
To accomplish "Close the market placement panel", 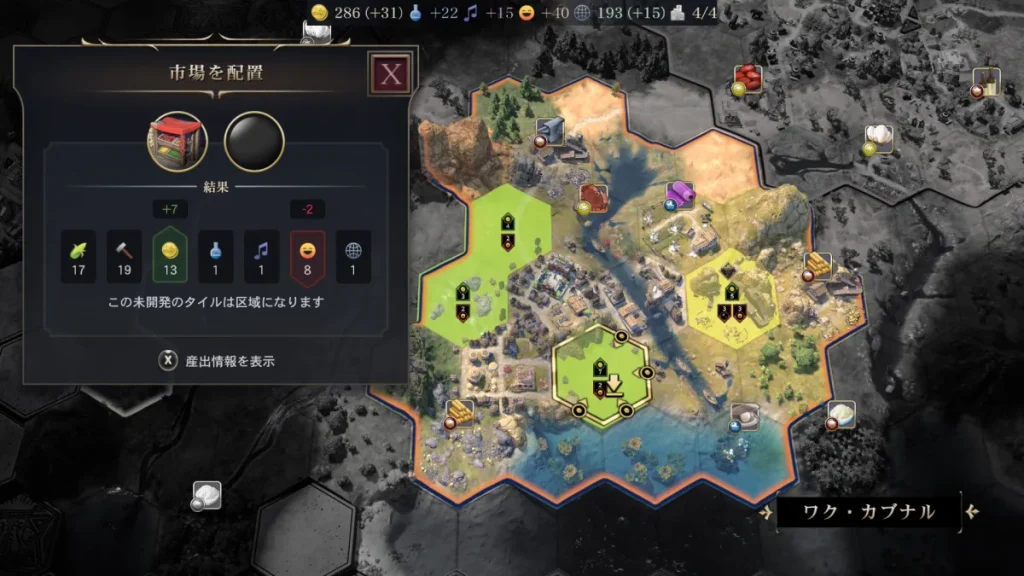I will [x=390, y=74].
